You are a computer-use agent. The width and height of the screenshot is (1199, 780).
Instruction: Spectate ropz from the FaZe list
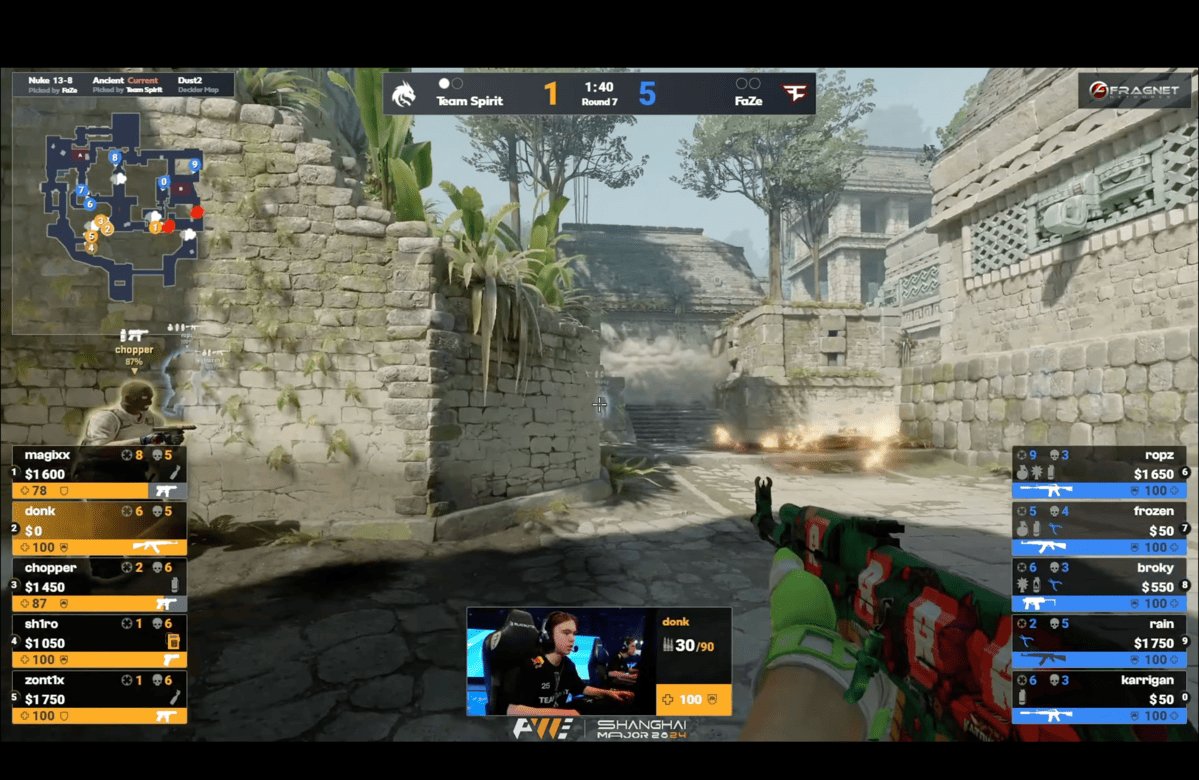(x=1098, y=472)
